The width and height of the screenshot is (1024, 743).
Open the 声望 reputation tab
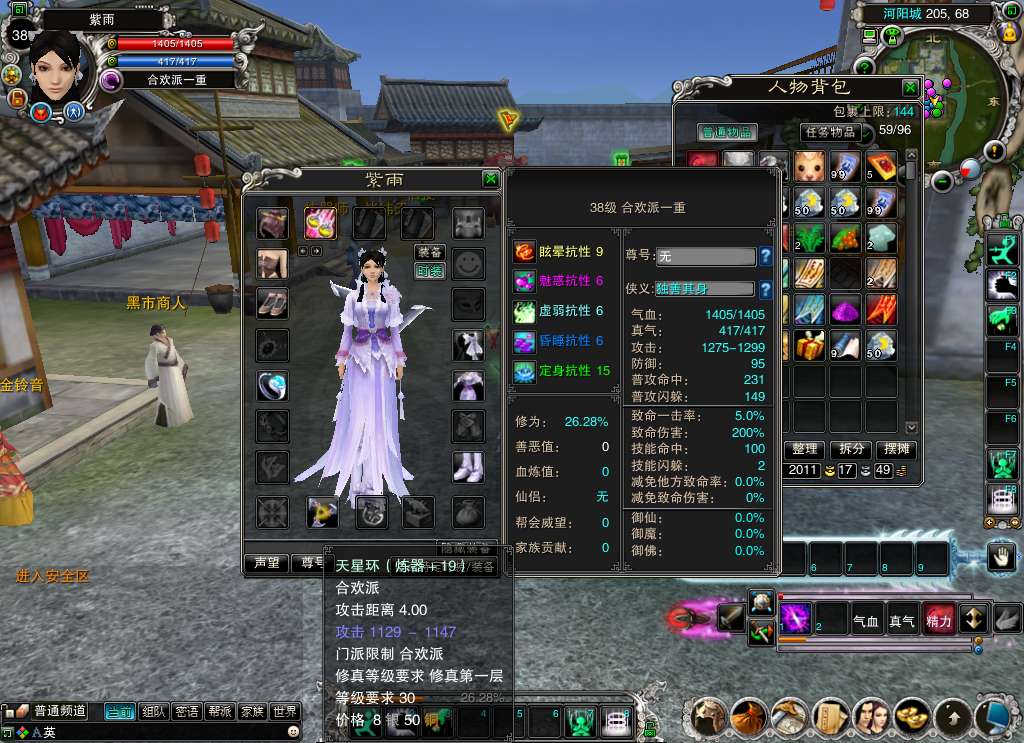tap(265, 564)
